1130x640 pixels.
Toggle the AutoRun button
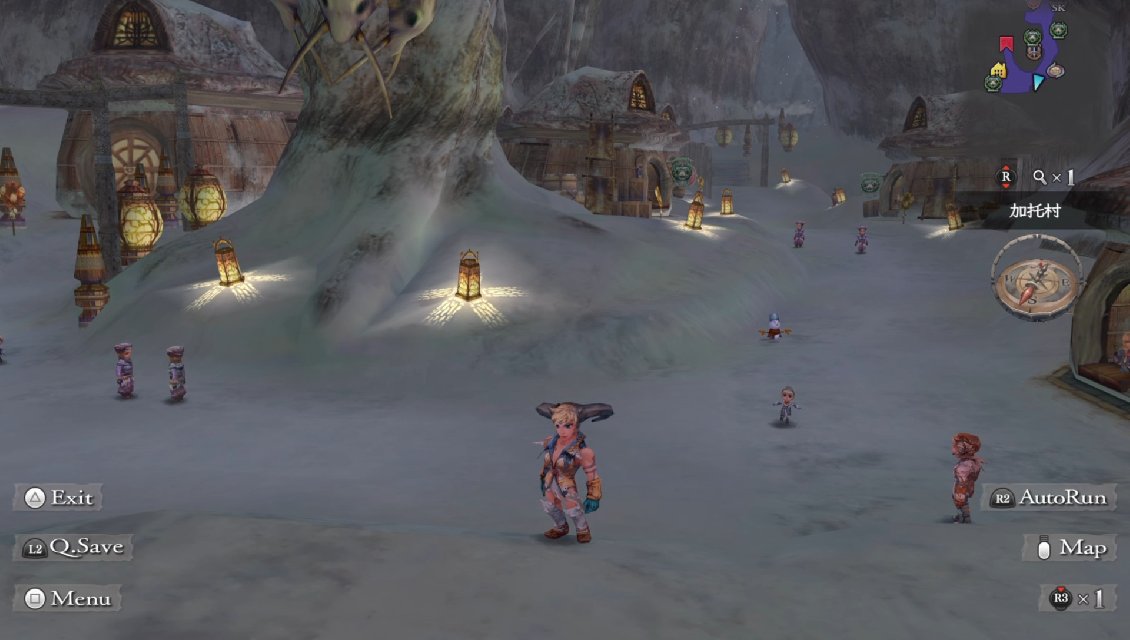(x=1051, y=498)
